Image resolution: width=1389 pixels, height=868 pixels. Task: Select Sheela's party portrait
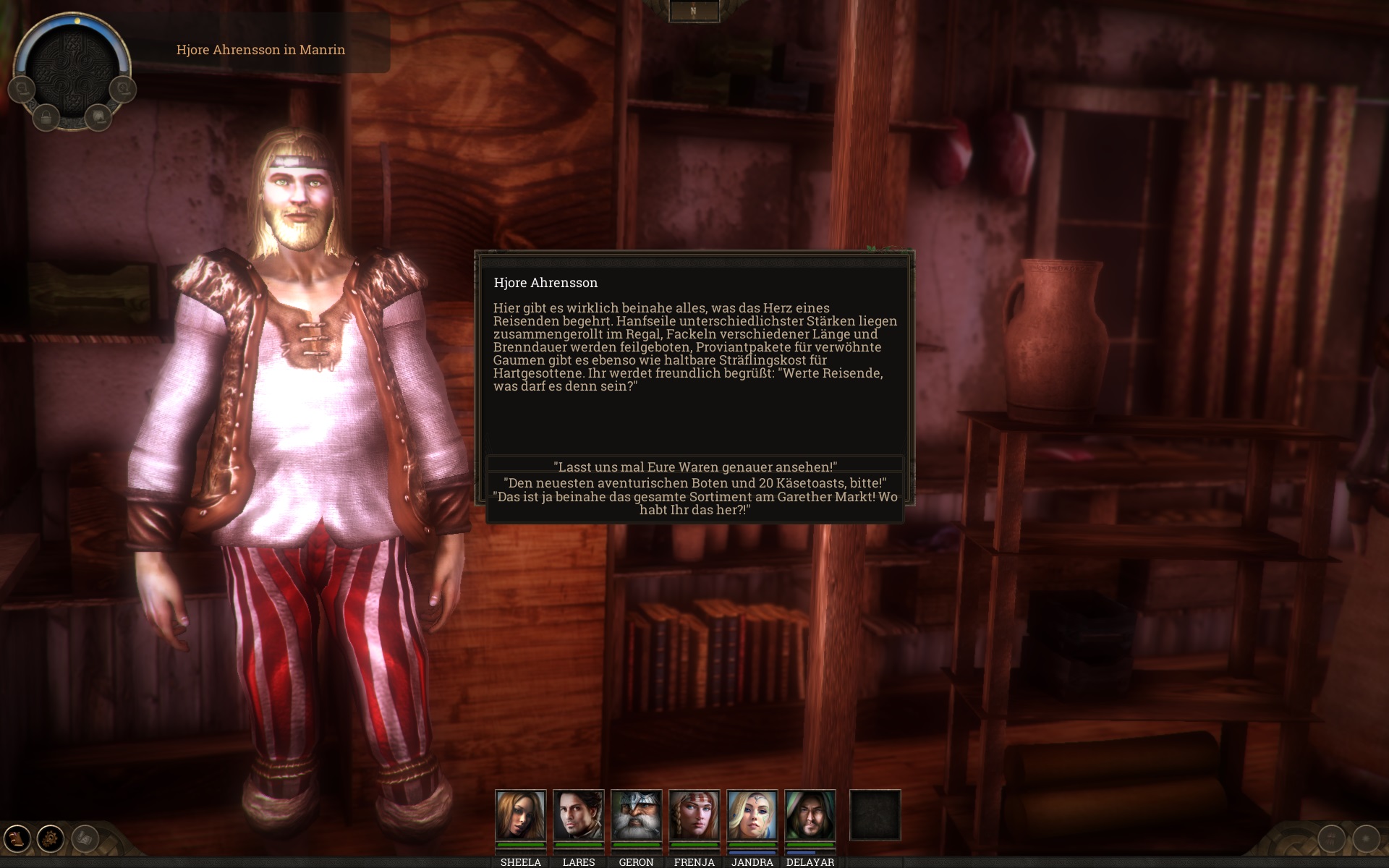(x=521, y=815)
